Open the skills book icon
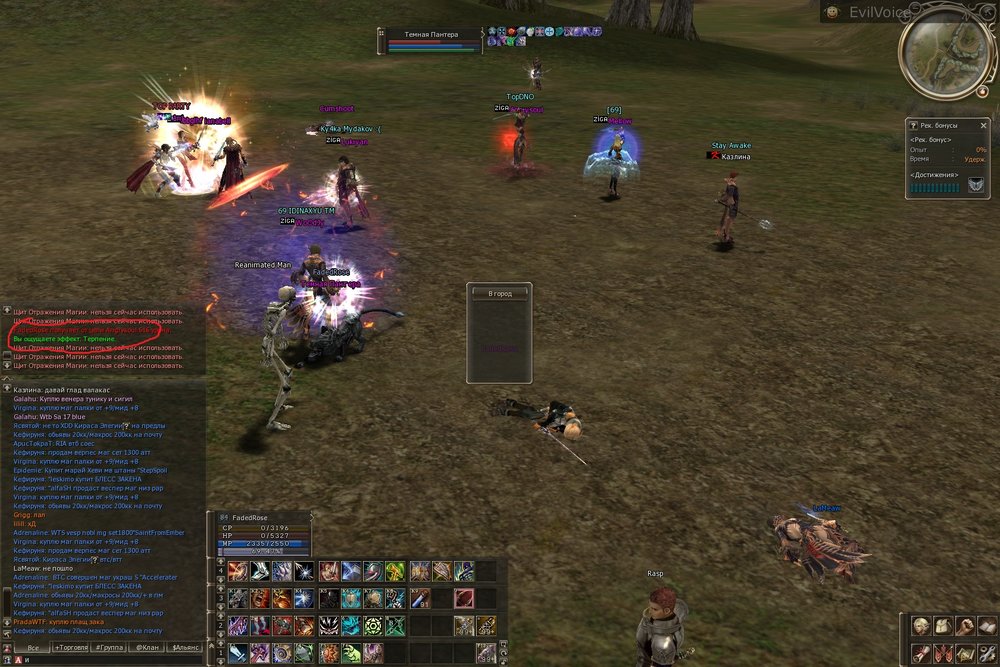Screen dimensions: 1000x667 pos(987,626)
